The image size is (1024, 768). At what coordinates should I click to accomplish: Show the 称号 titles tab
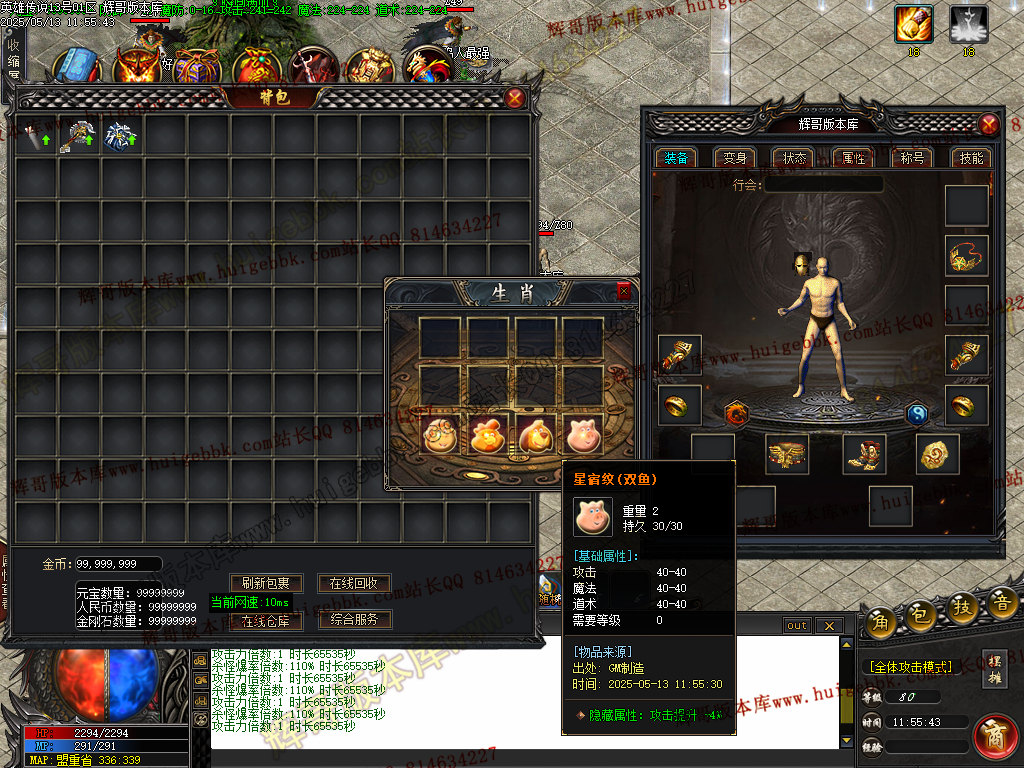coord(912,158)
